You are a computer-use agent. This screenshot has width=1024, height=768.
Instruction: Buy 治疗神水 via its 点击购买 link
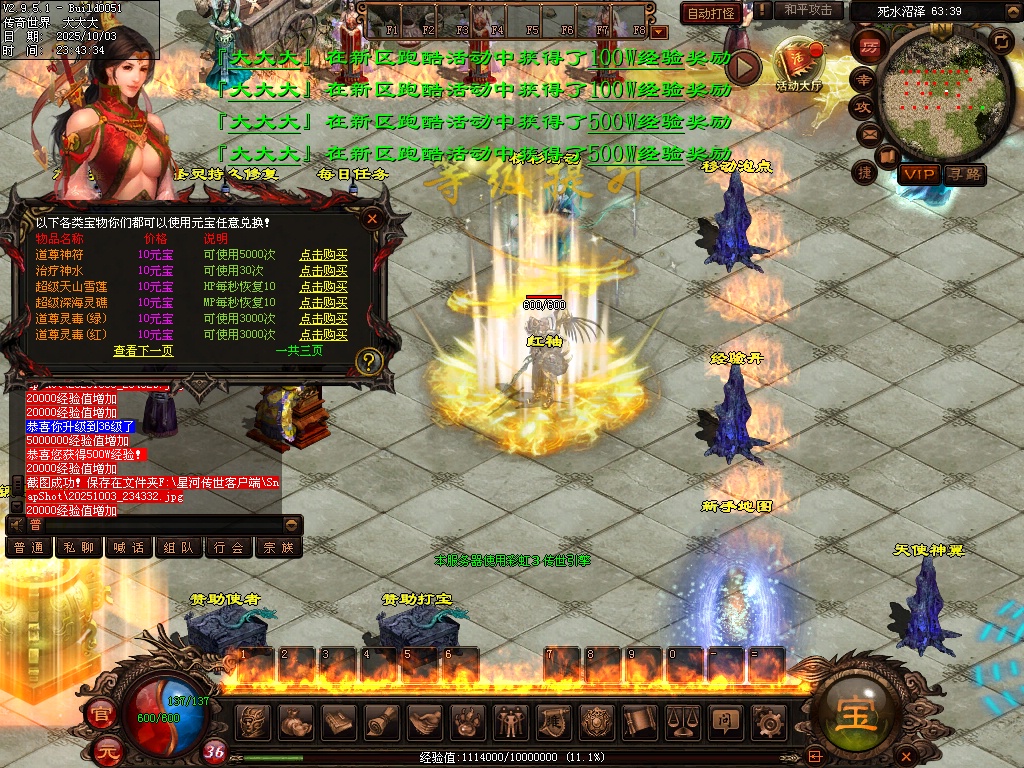pyautogui.click(x=323, y=271)
